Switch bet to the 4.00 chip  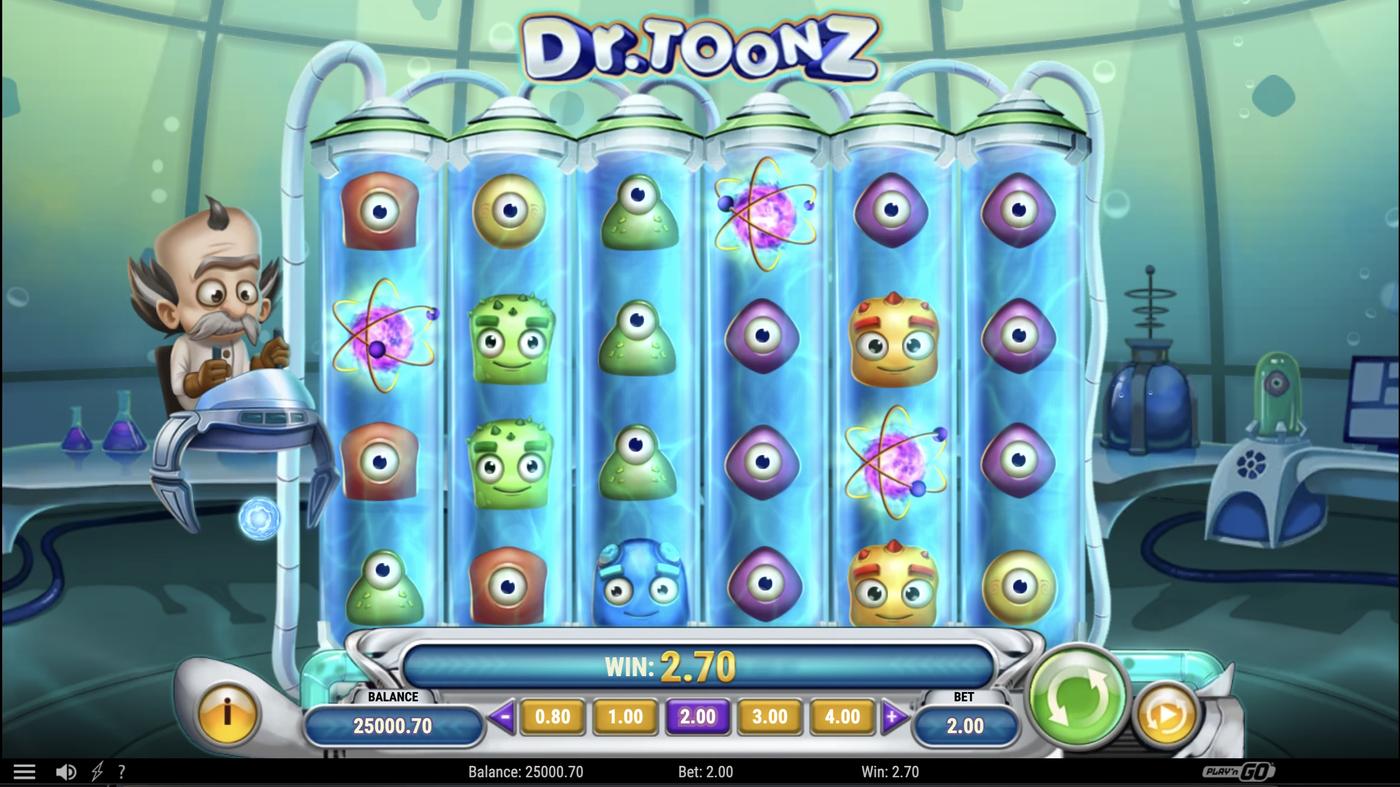pos(841,716)
